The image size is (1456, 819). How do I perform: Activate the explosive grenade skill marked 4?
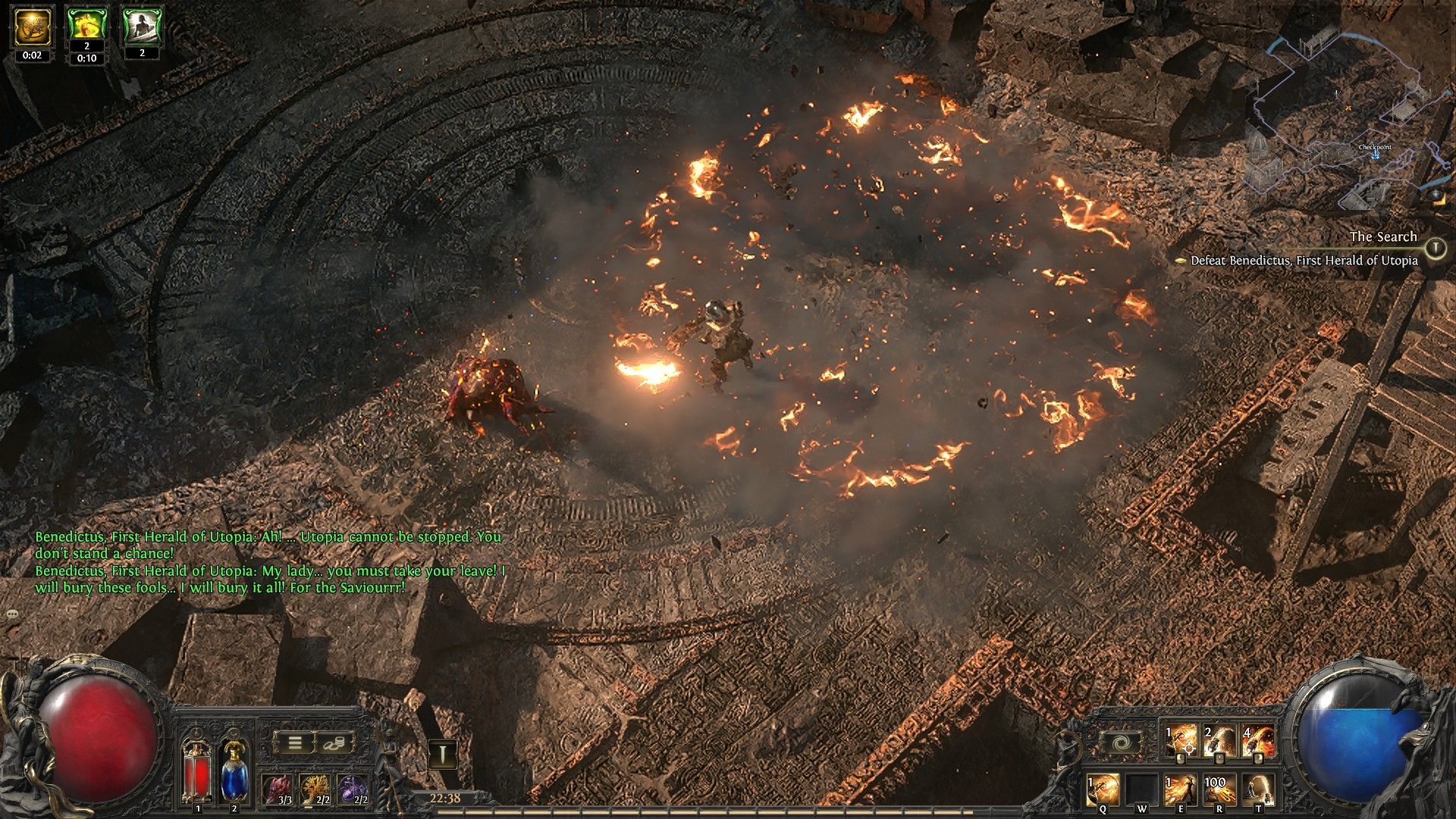pyautogui.click(x=1257, y=741)
